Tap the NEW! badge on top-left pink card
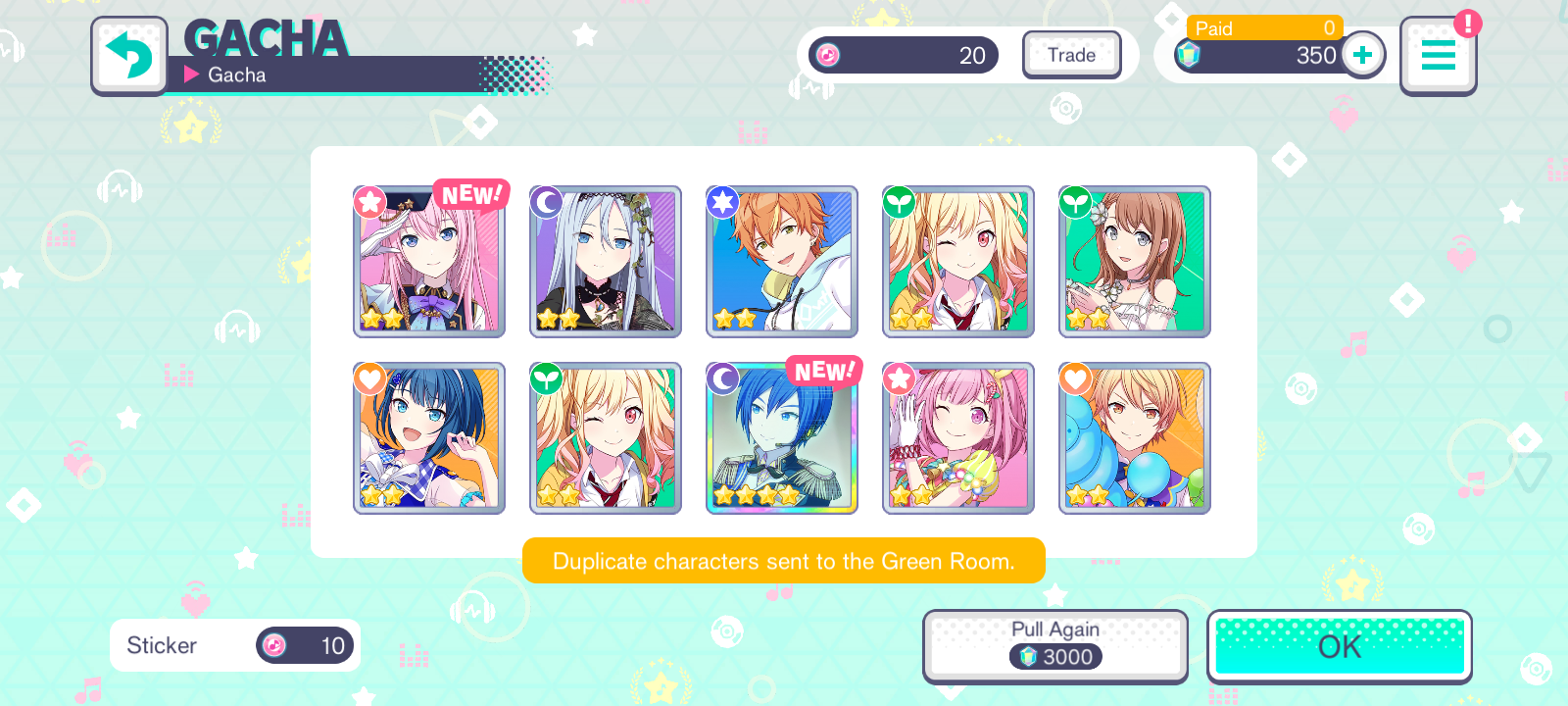The width and height of the screenshot is (1568, 706). click(x=469, y=194)
